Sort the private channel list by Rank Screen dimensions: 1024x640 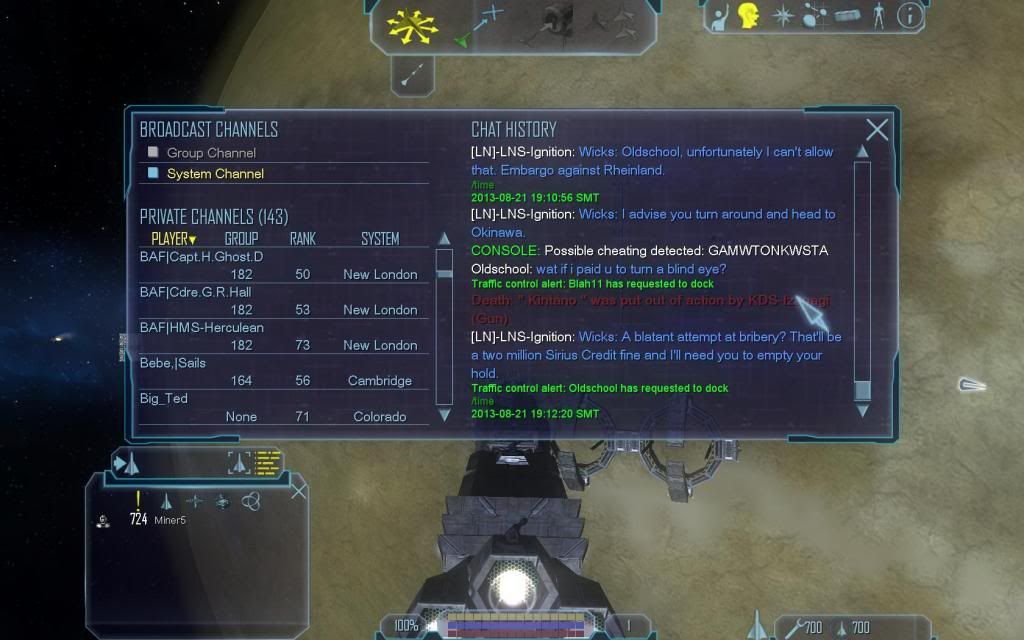(302, 239)
